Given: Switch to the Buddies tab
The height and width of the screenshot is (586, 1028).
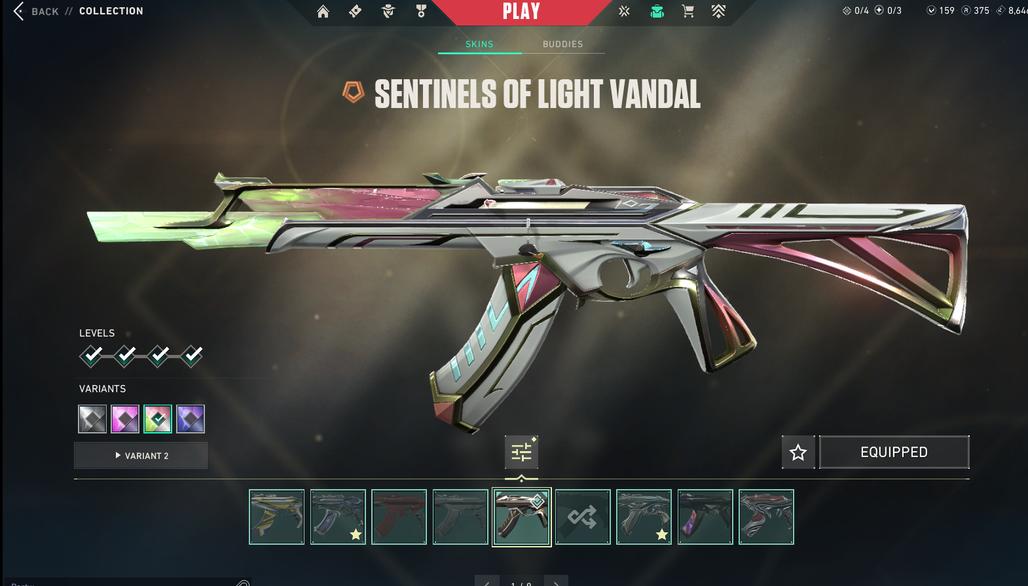Looking at the screenshot, I should coord(562,44).
